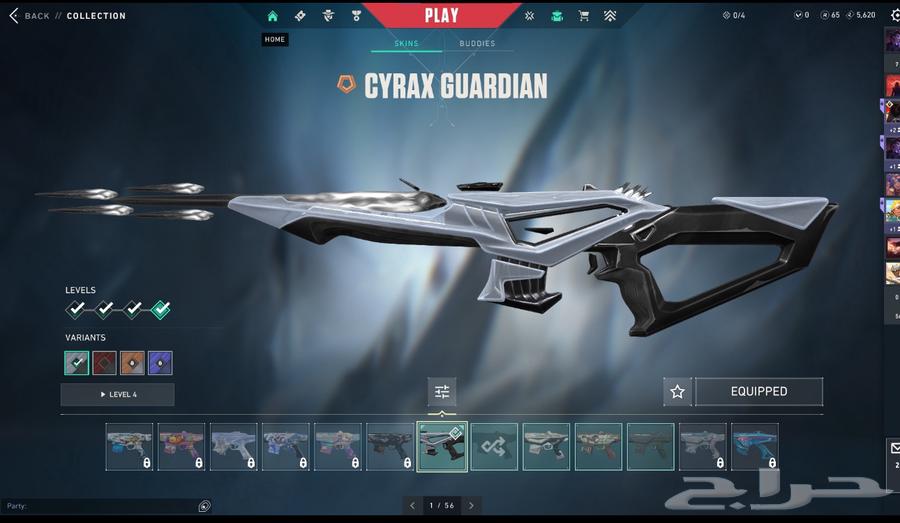This screenshot has width=900, height=523.
Task: Click the EQUIPPED button
Action: click(x=759, y=392)
